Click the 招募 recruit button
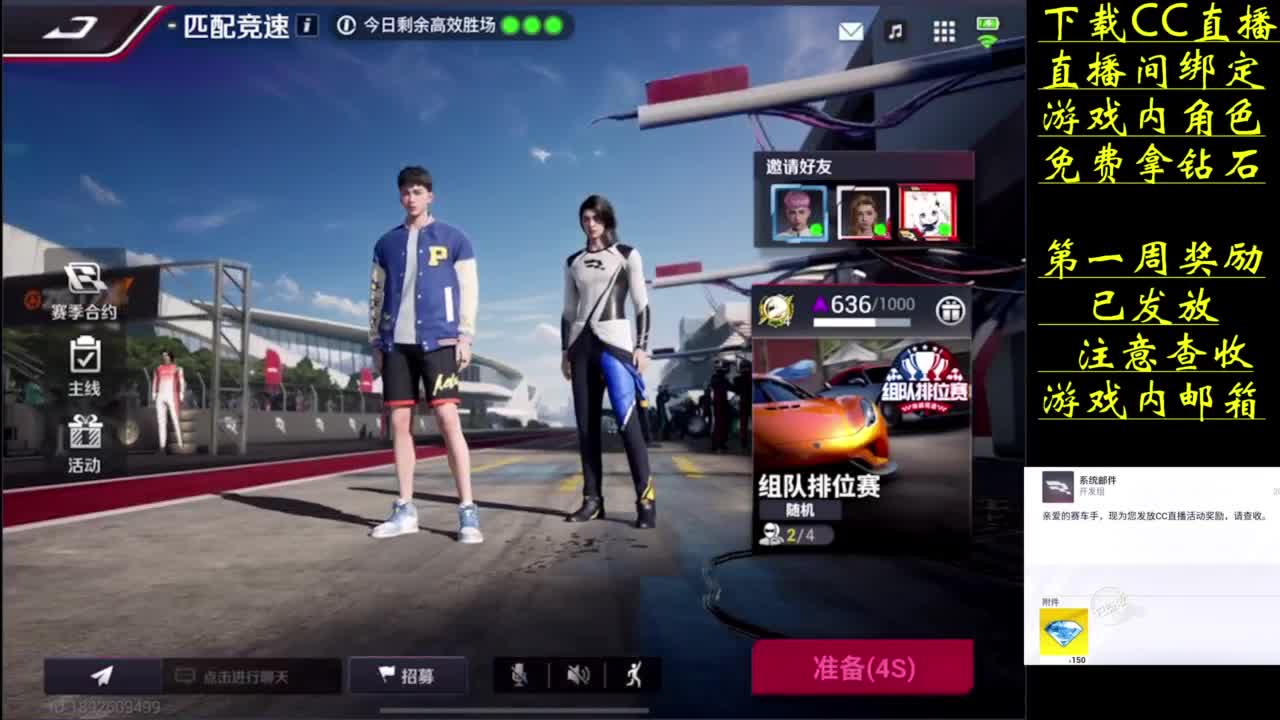Viewport: 1280px width, 720px height. [408, 675]
